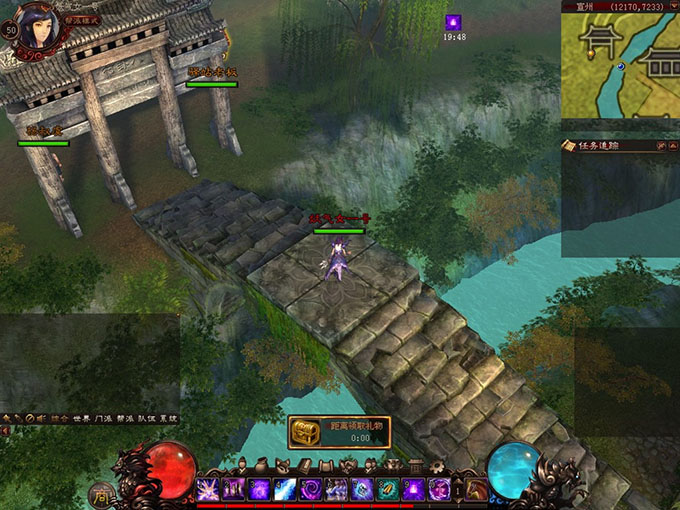
Task: Activate the first skill on the hotbar
Action: point(208,489)
